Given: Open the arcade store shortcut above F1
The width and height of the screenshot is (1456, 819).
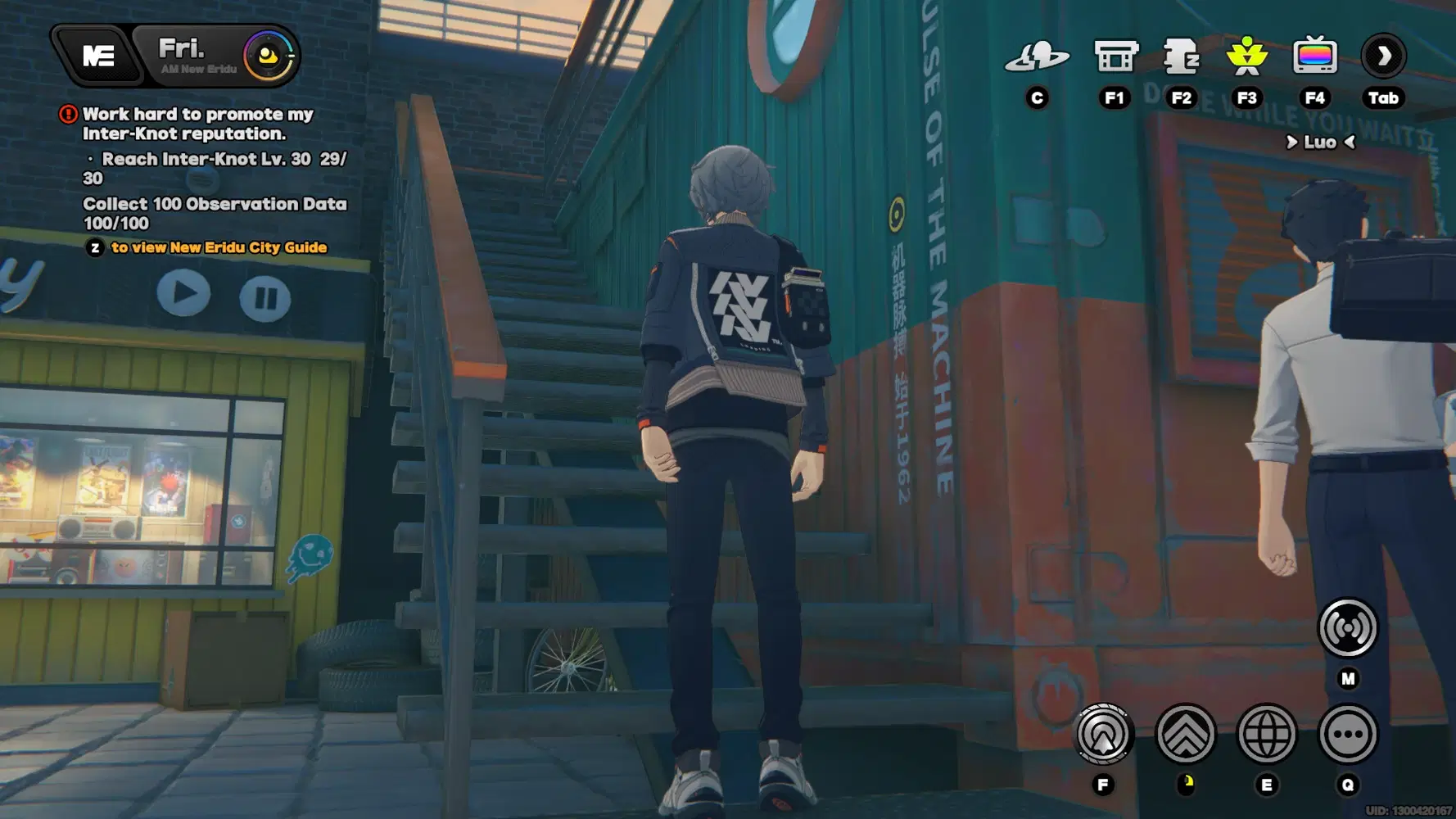Looking at the screenshot, I should pos(1115,56).
